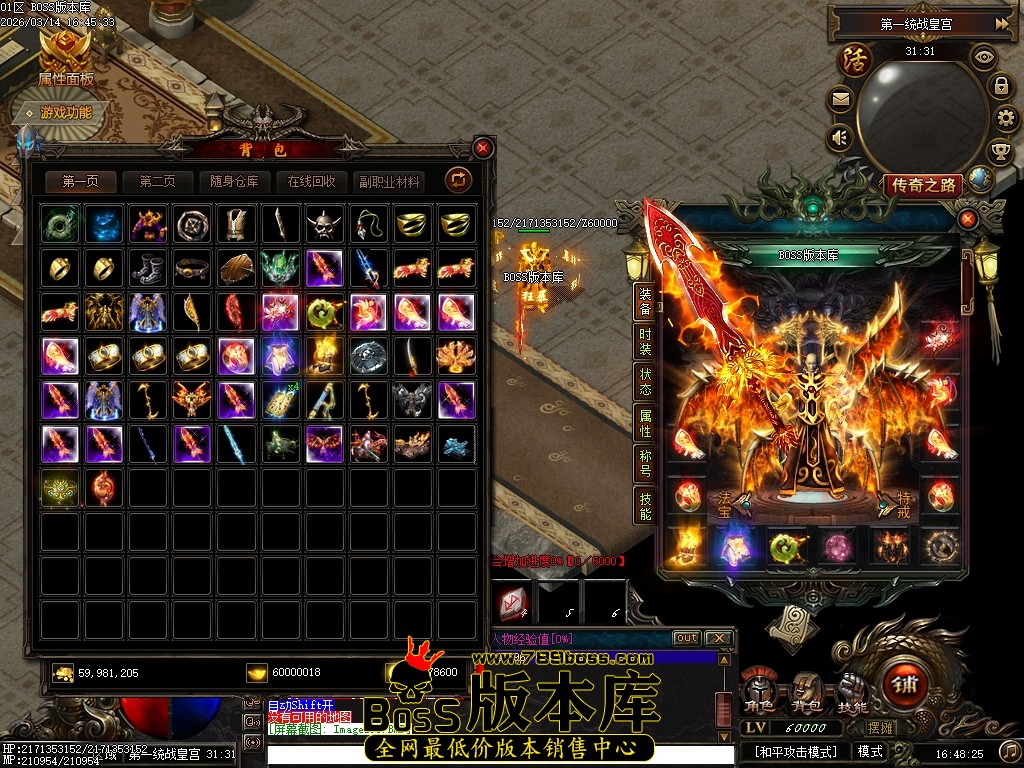Show the 副职业材料 tab

coord(389,181)
